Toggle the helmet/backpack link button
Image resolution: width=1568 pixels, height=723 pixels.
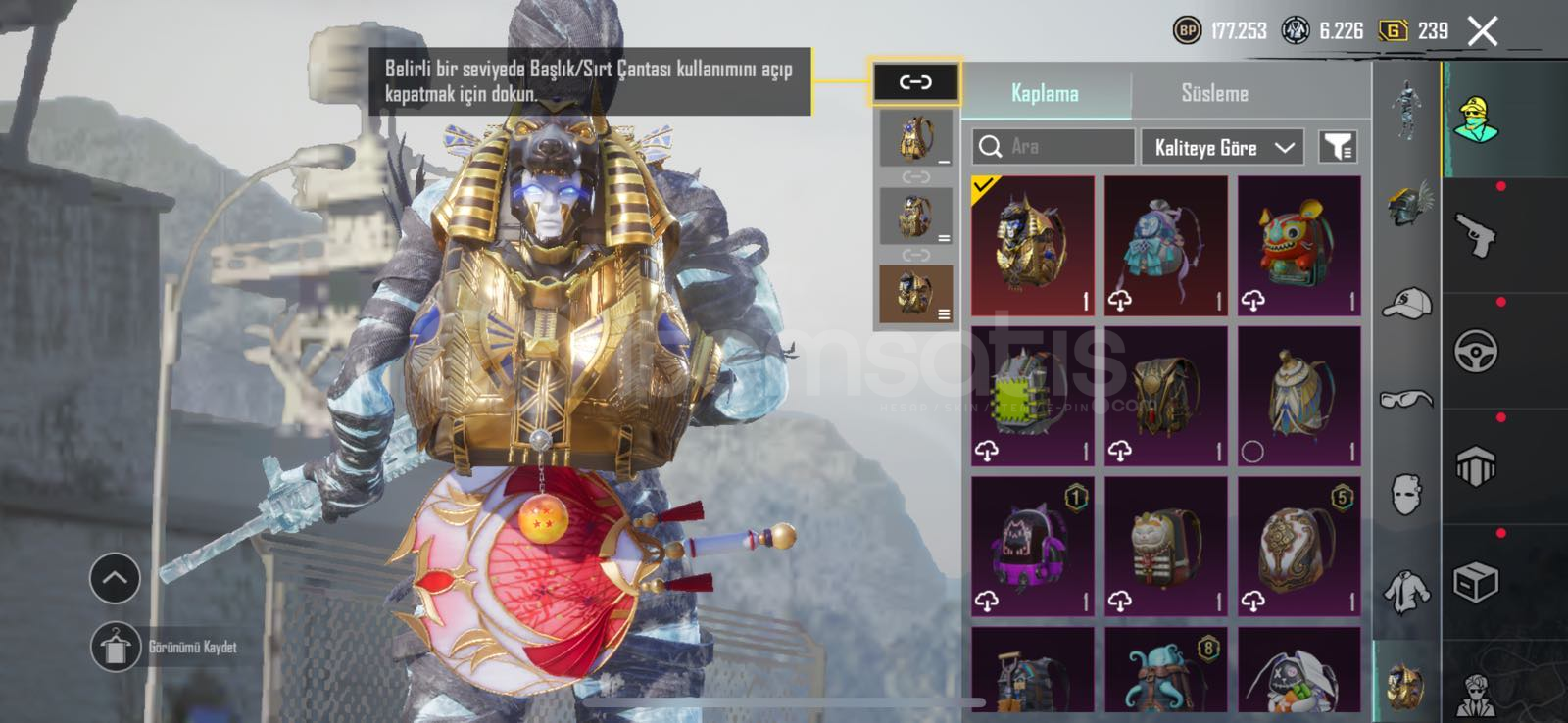[x=915, y=82]
